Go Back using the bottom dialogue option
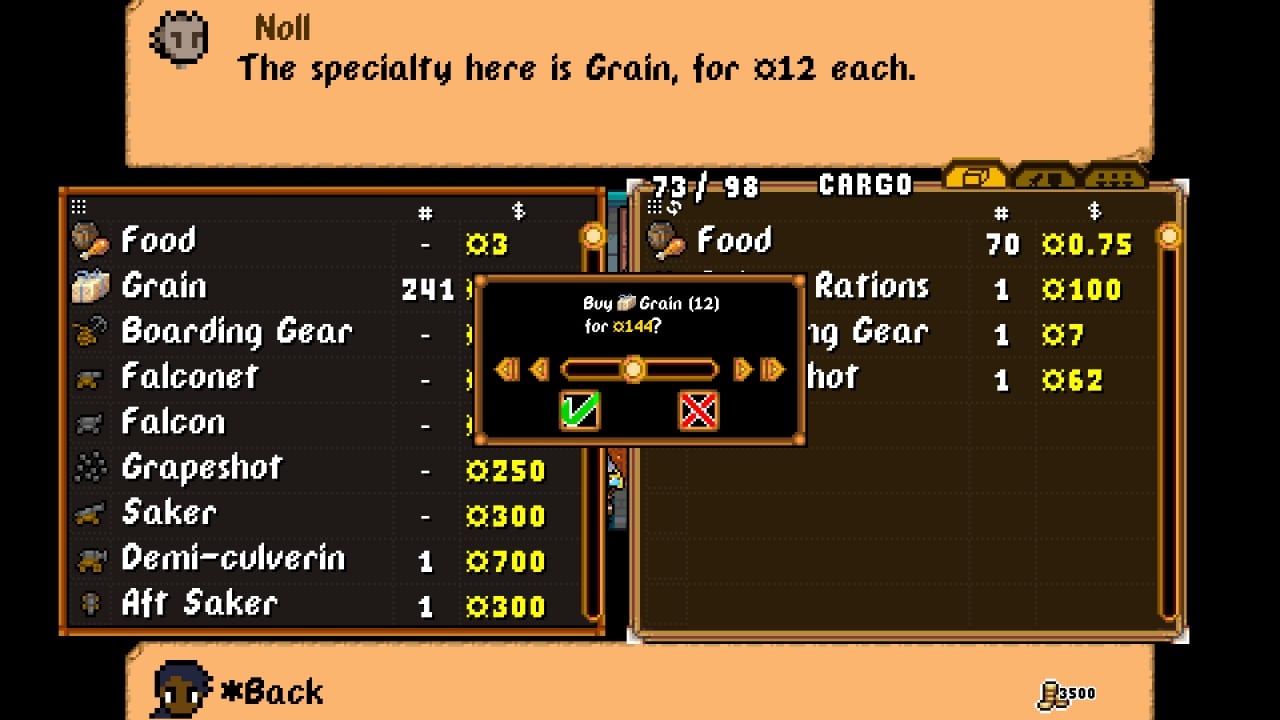1280x720 pixels. tap(270, 691)
